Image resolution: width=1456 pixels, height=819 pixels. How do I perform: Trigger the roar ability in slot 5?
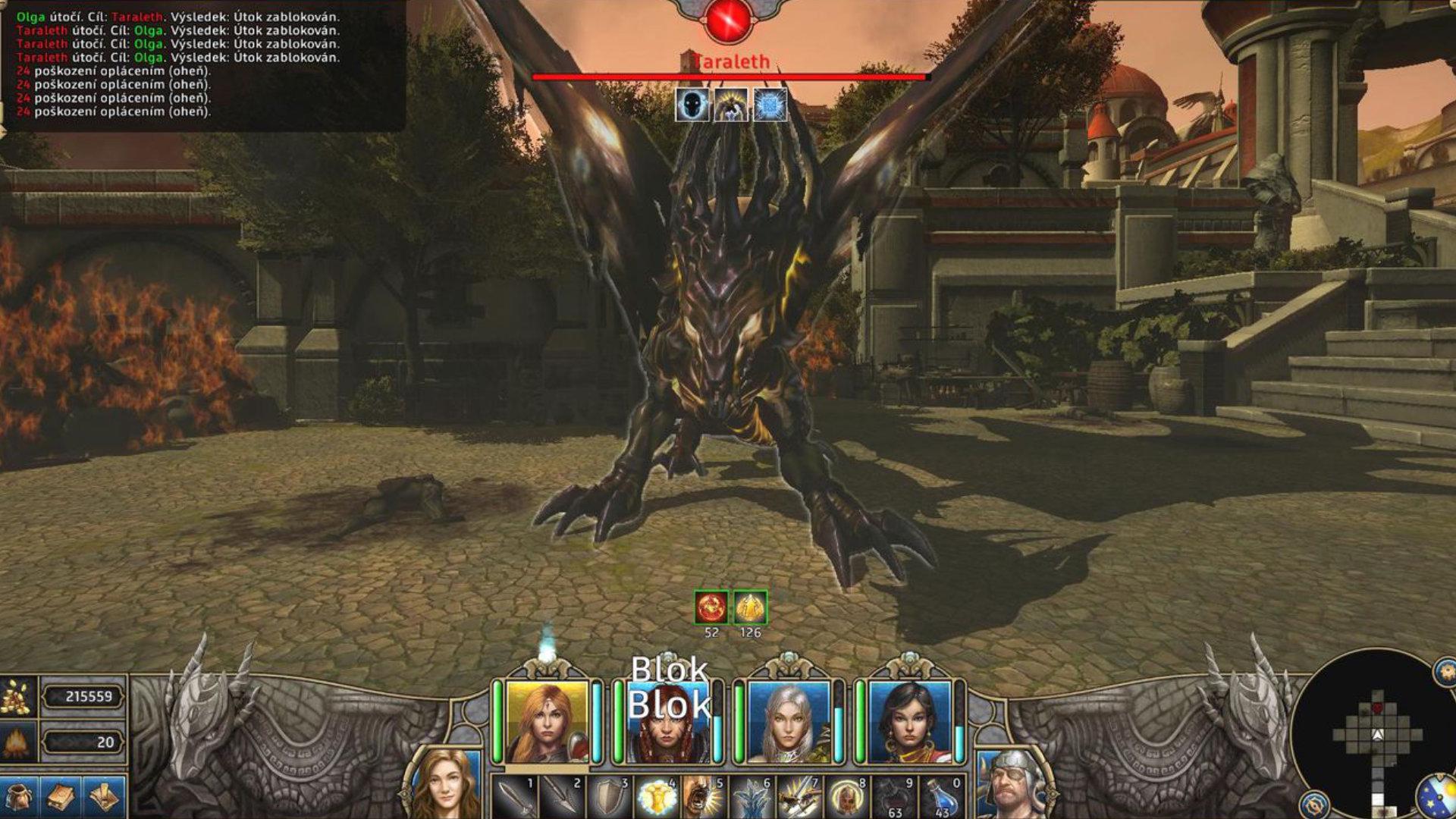704,796
